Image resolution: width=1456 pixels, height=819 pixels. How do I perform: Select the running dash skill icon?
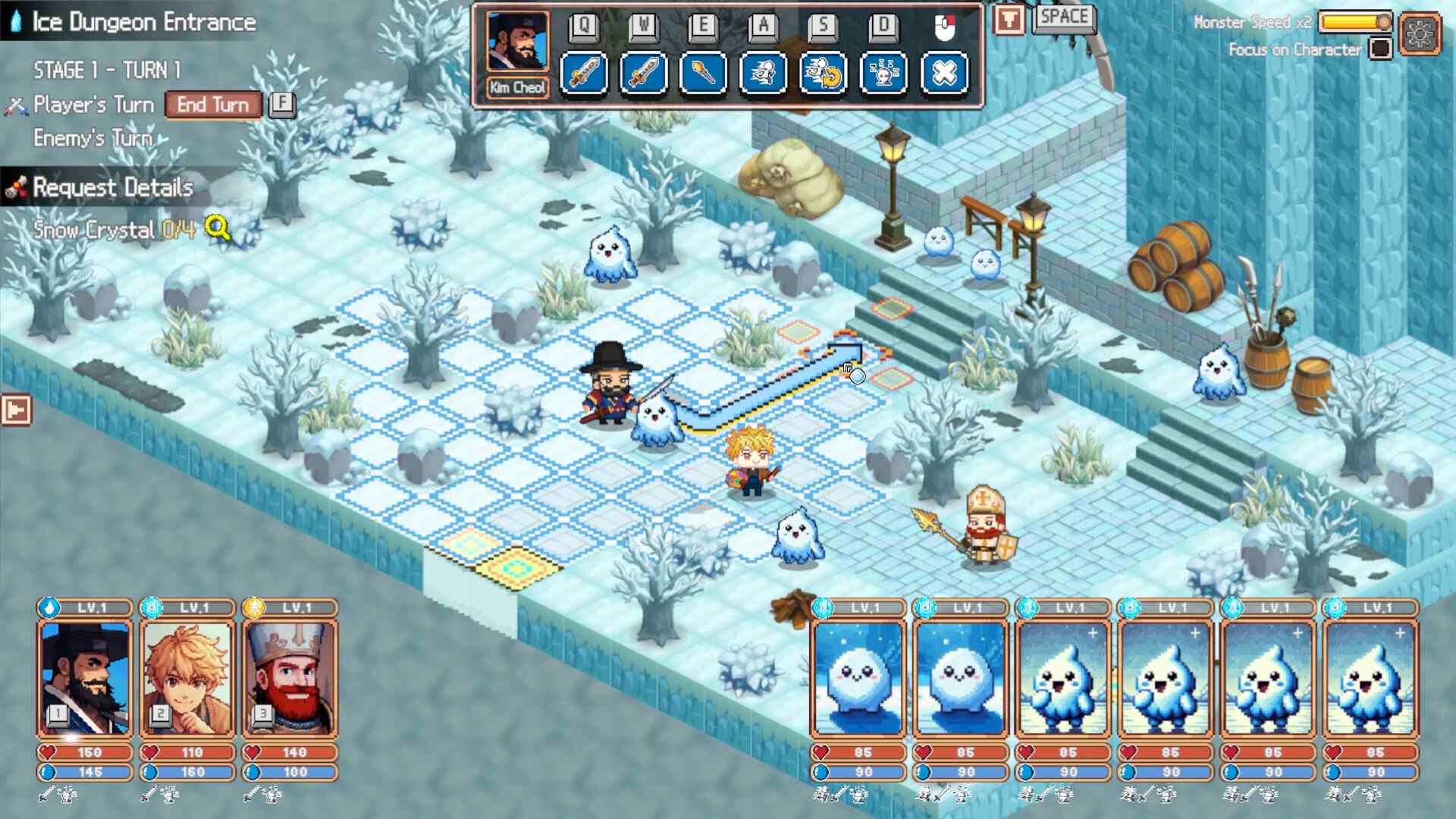tap(764, 74)
